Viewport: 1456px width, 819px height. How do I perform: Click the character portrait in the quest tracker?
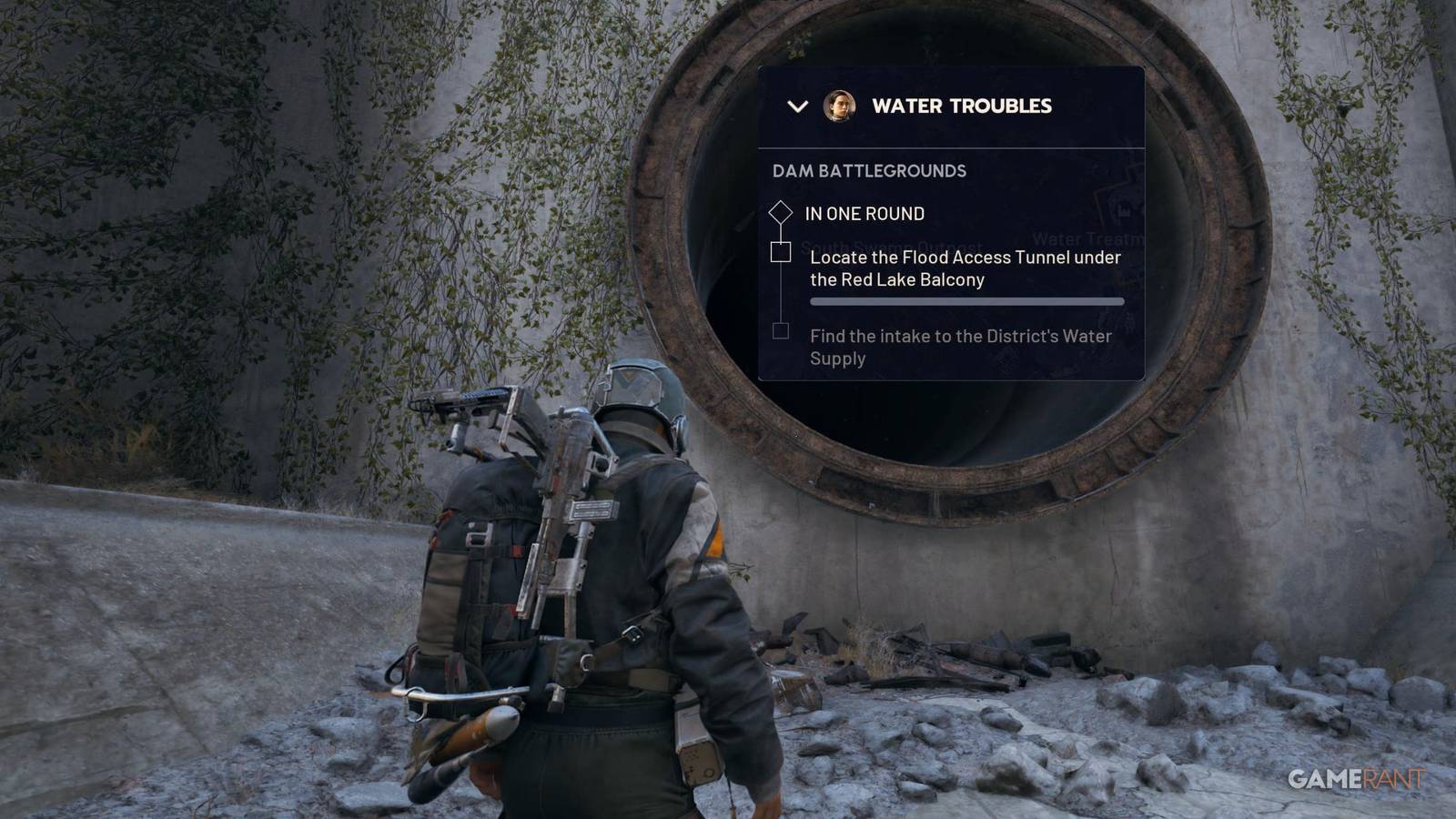(838, 106)
